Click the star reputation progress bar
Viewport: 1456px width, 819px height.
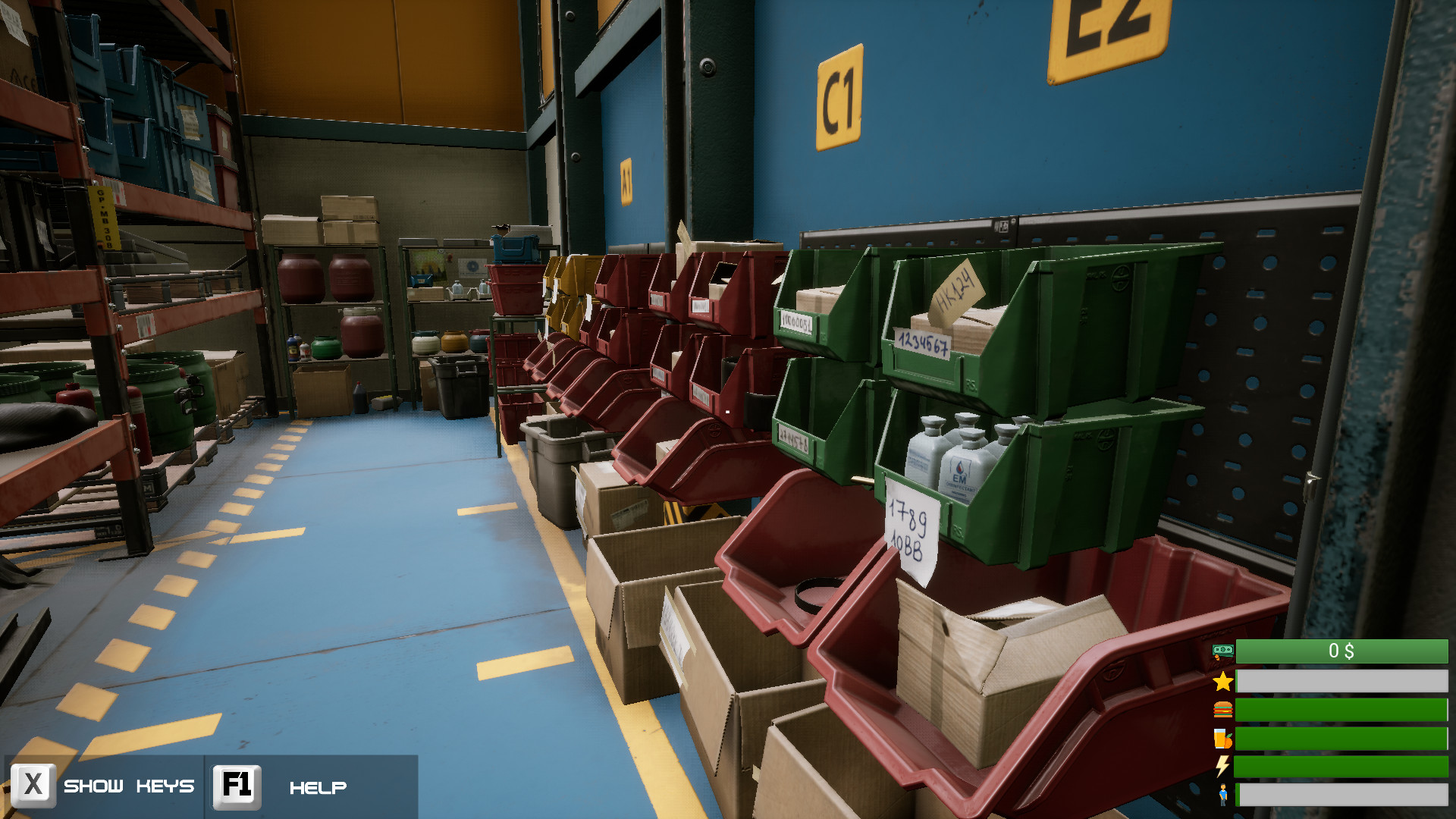[1342, 681]
